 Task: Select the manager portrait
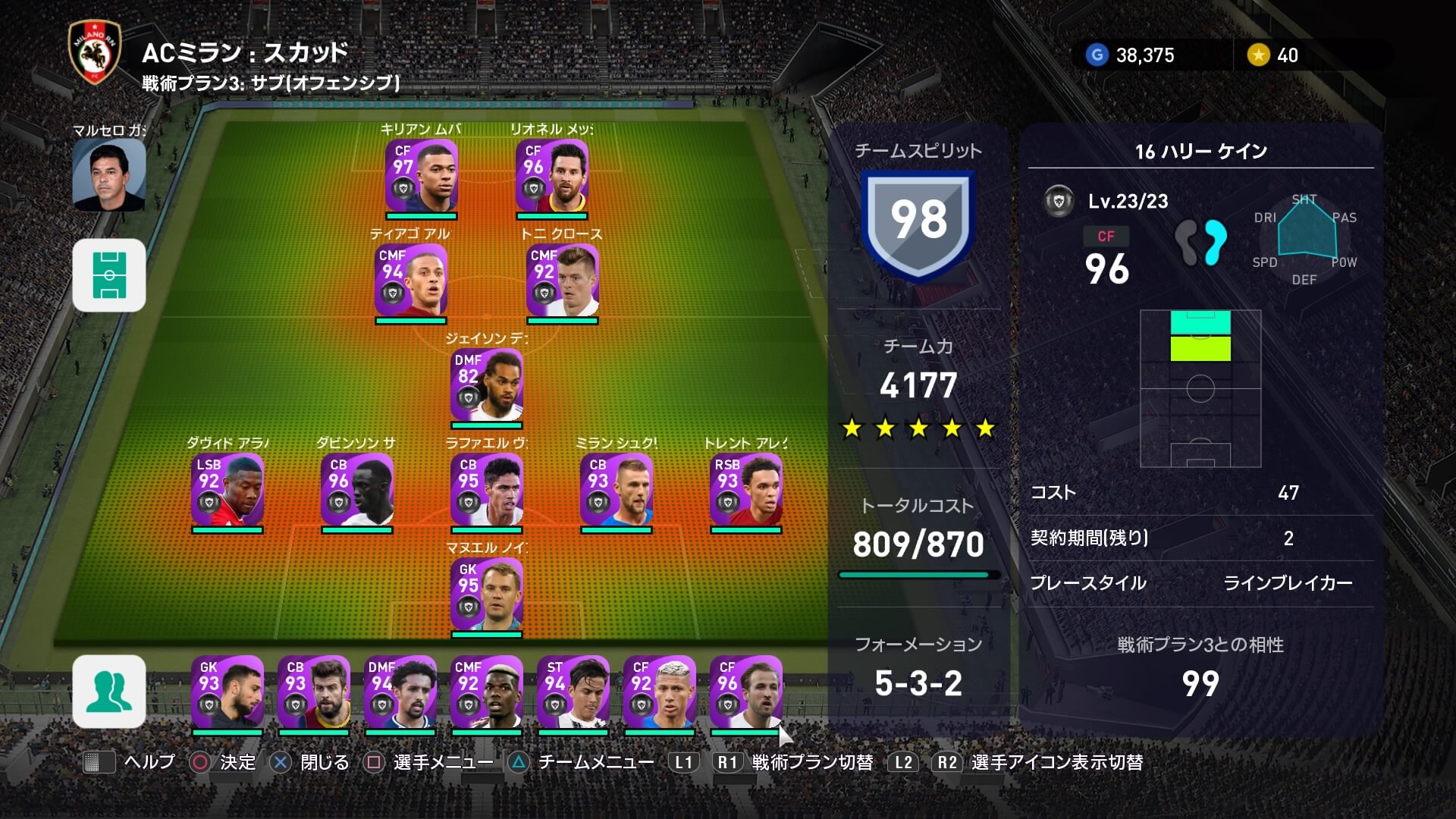[109, 175]
